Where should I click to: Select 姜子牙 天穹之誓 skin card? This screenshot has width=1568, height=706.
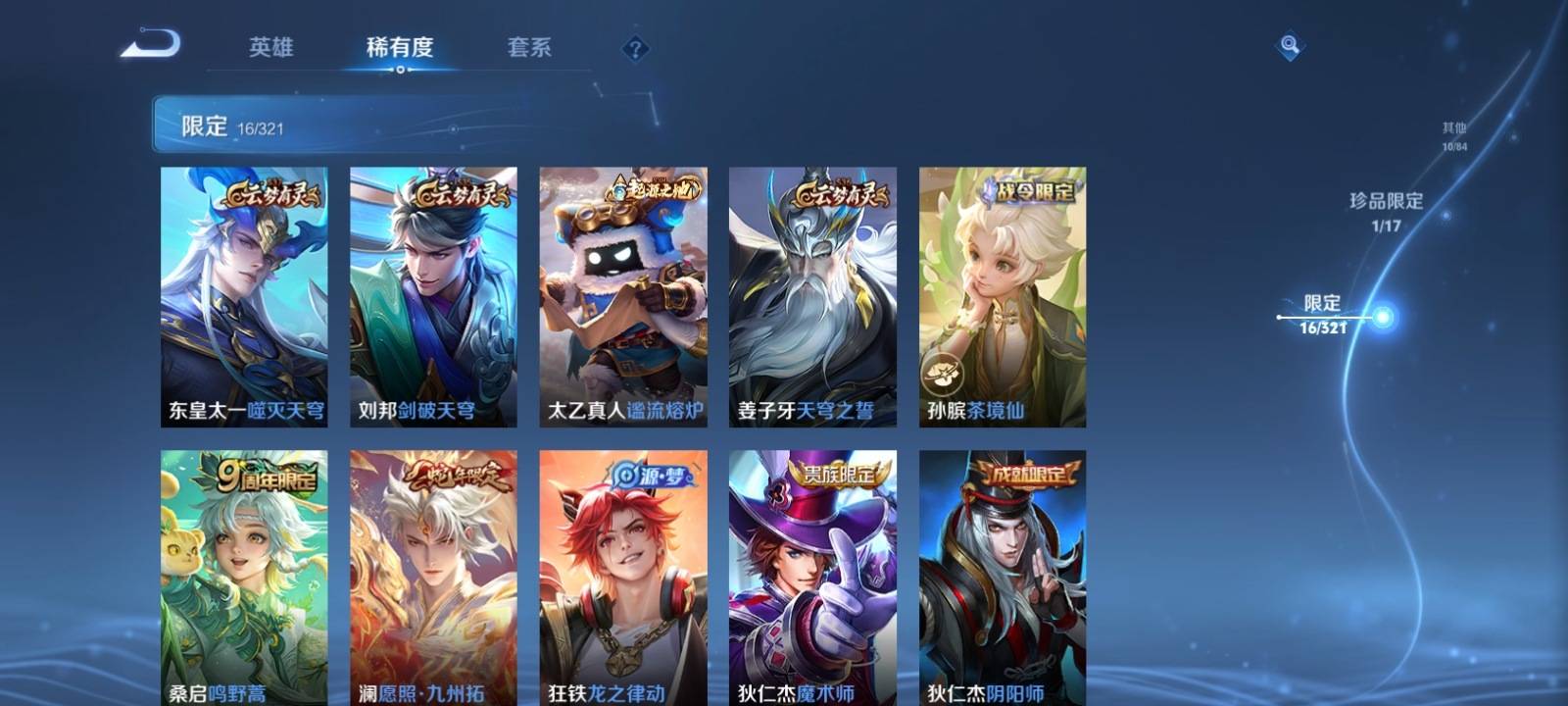pos(812,296)
